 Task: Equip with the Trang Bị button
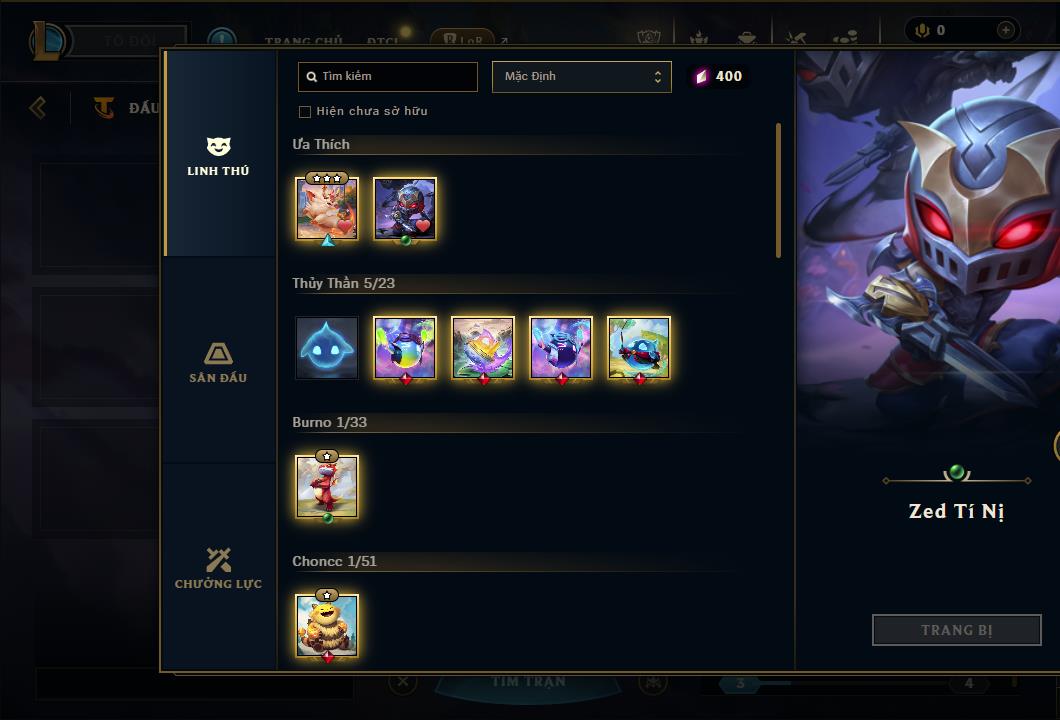(x=956, y=630)
